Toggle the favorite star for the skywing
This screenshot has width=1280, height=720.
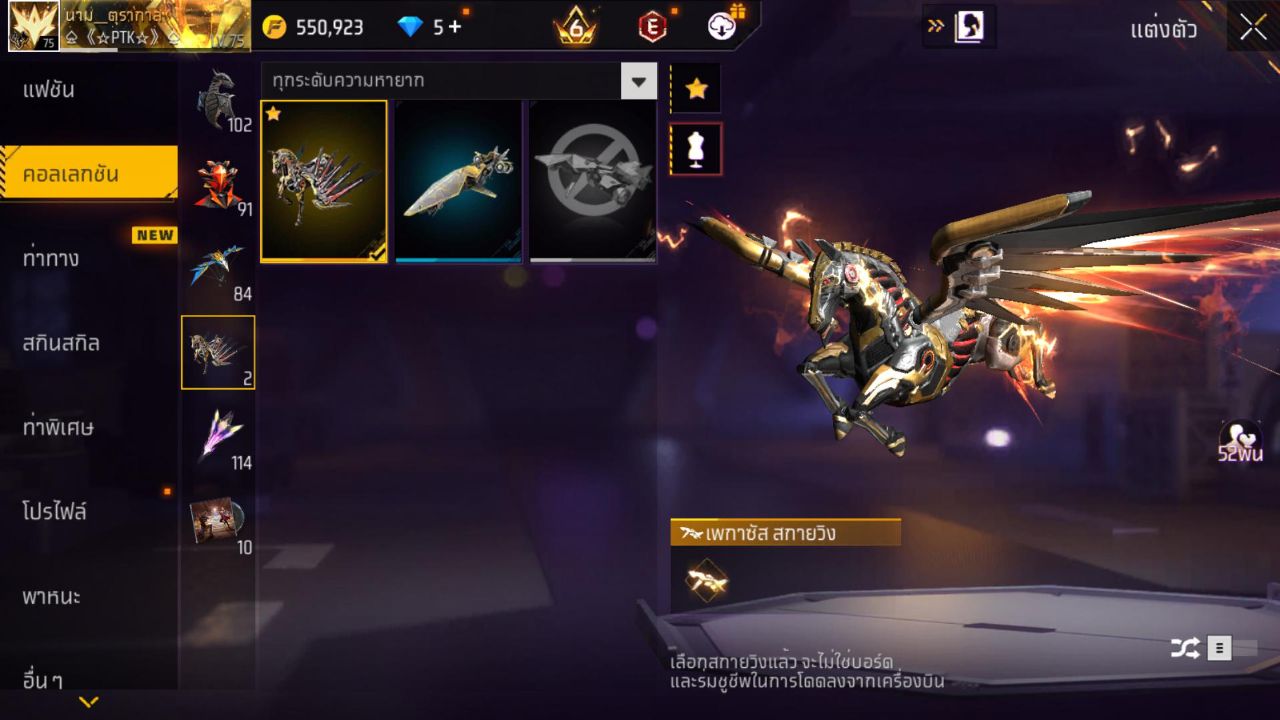(x=696, y=88)
